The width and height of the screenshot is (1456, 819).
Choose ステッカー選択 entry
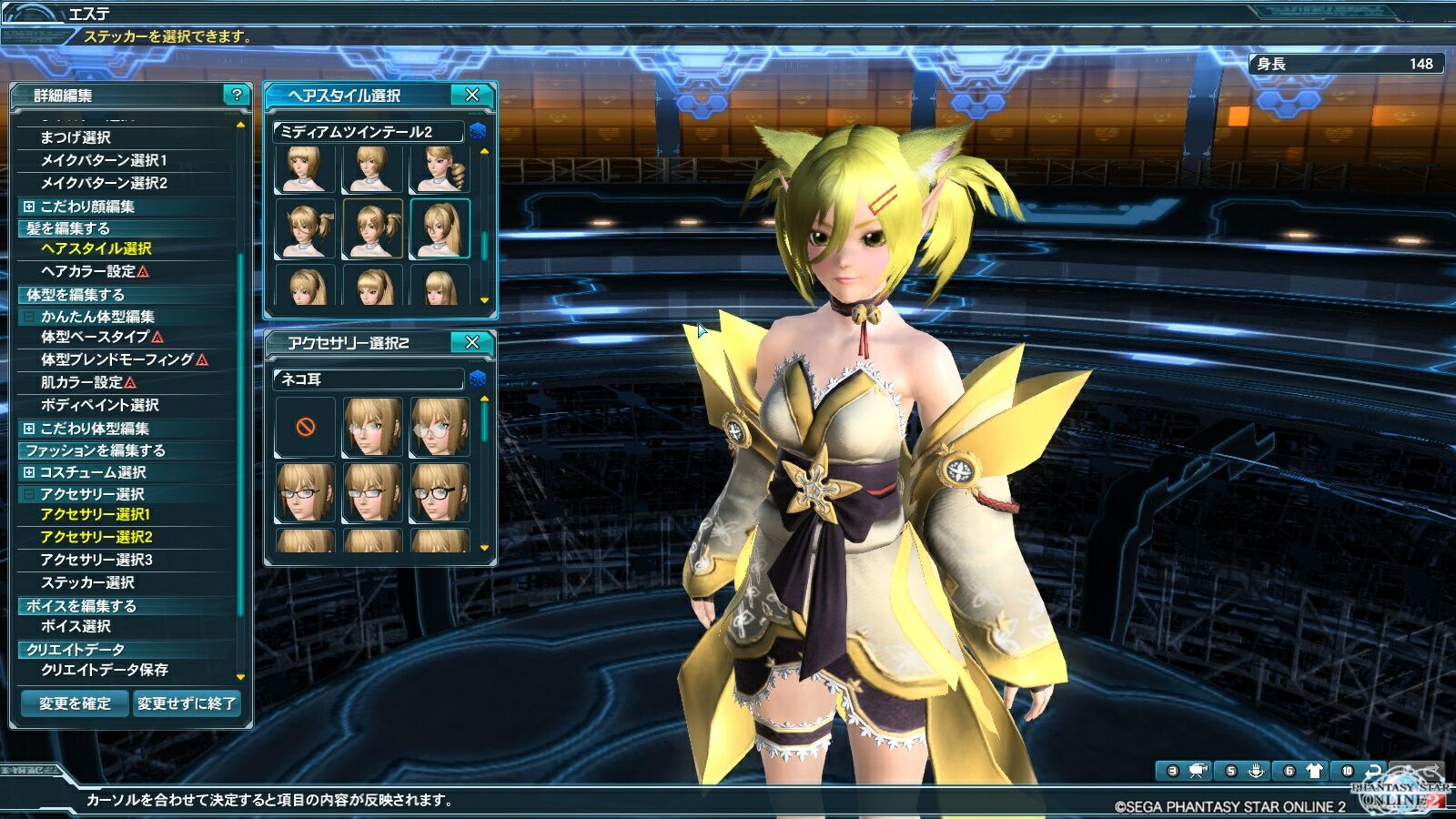[x=87, y=582]
